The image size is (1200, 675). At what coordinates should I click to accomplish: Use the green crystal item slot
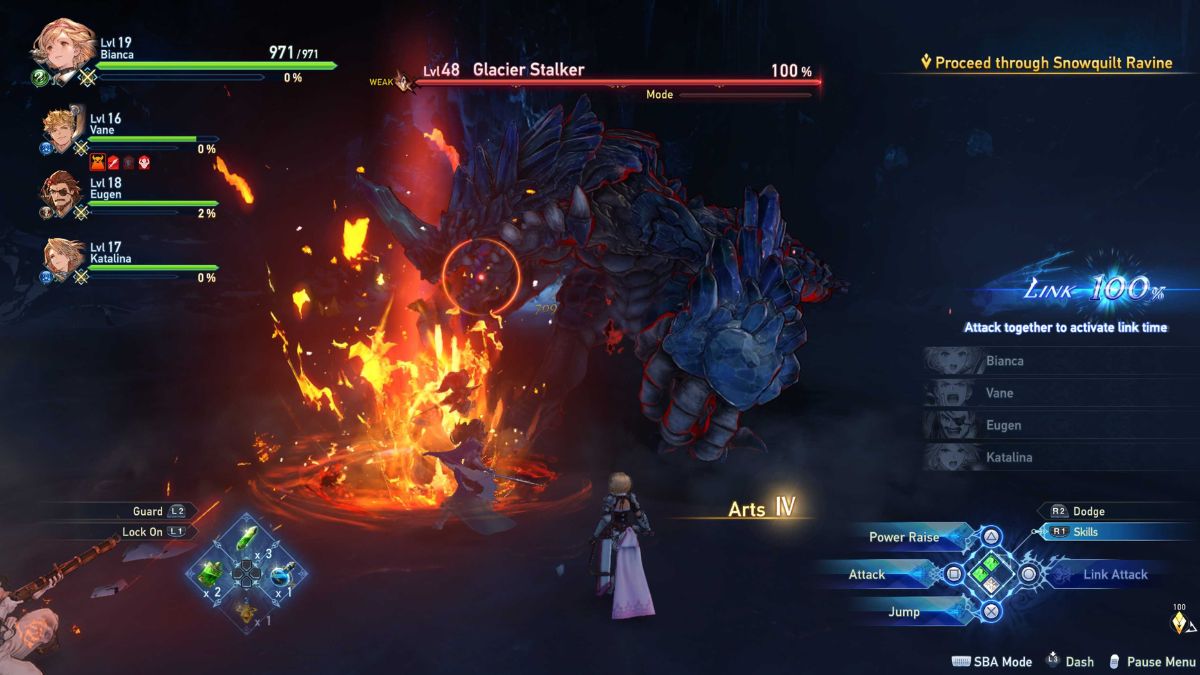pos(246,540)
